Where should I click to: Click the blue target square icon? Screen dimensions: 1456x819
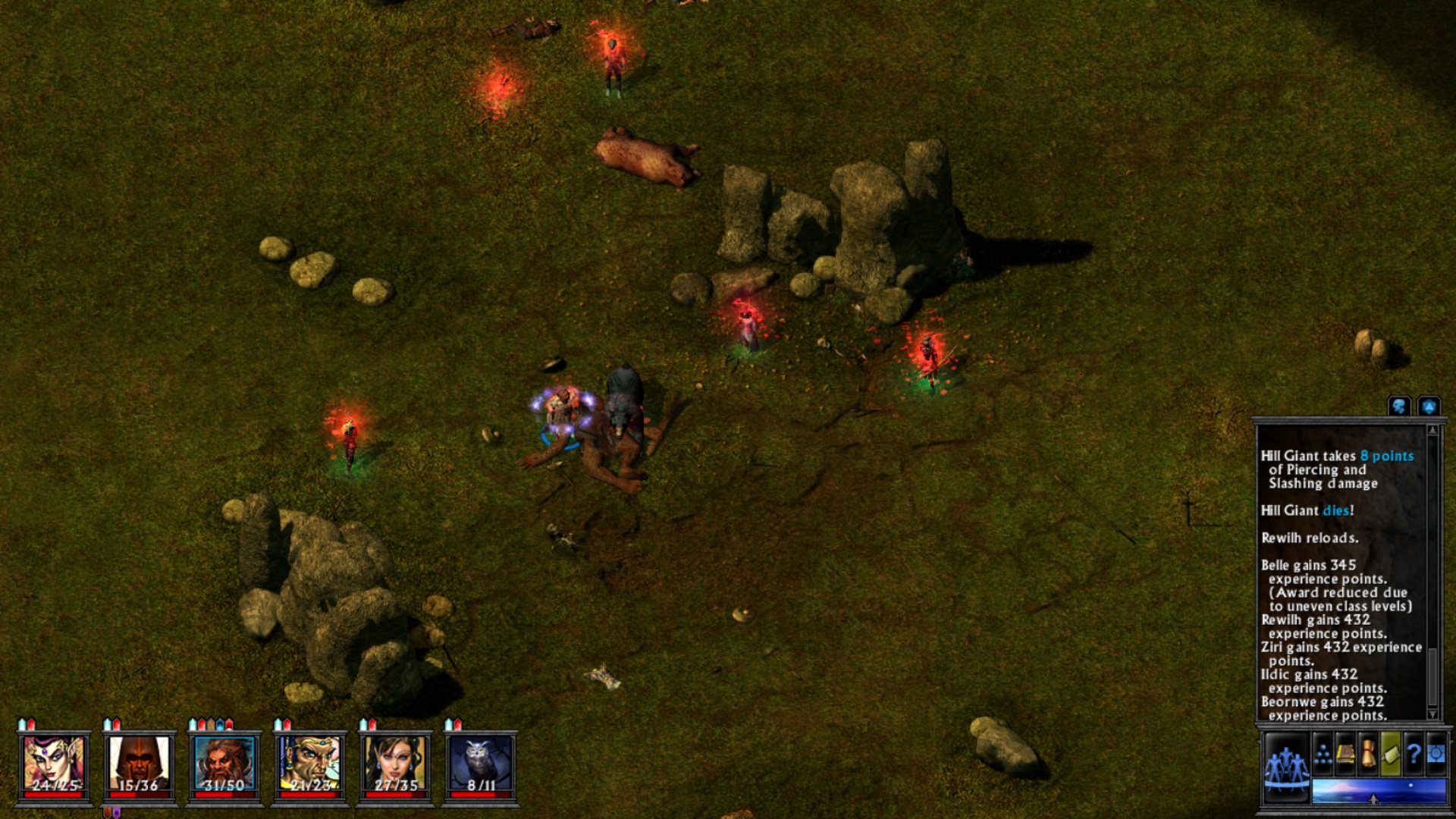click(x=1436, y=754)
